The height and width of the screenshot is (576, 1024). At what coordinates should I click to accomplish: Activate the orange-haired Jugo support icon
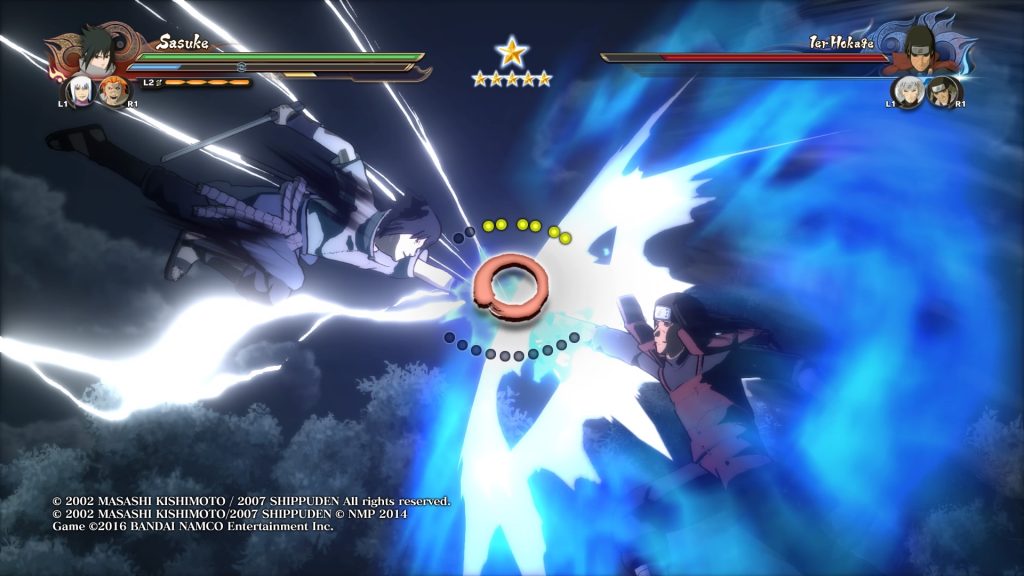coord(113,92)
